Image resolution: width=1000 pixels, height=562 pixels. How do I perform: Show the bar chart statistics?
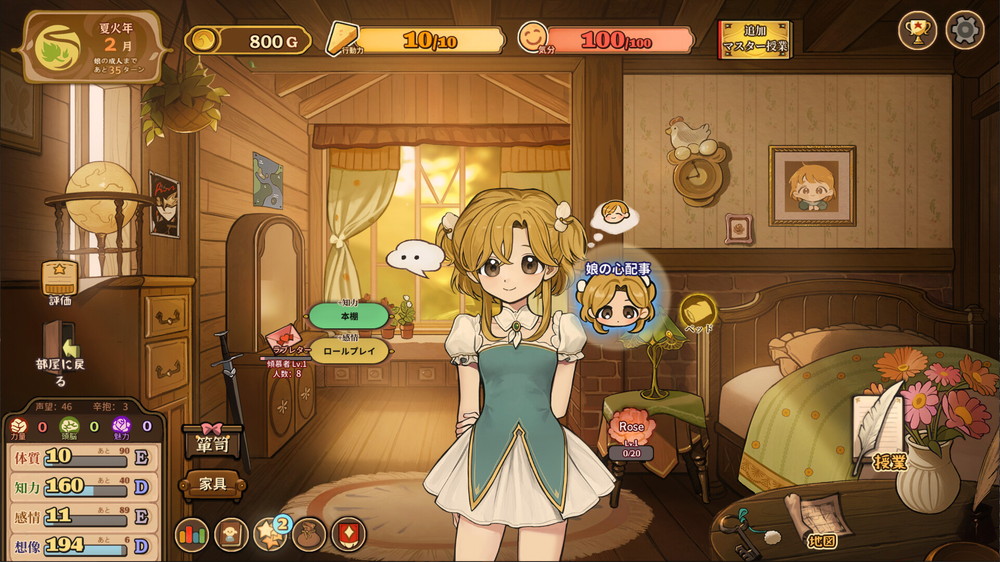coord(192,534)
